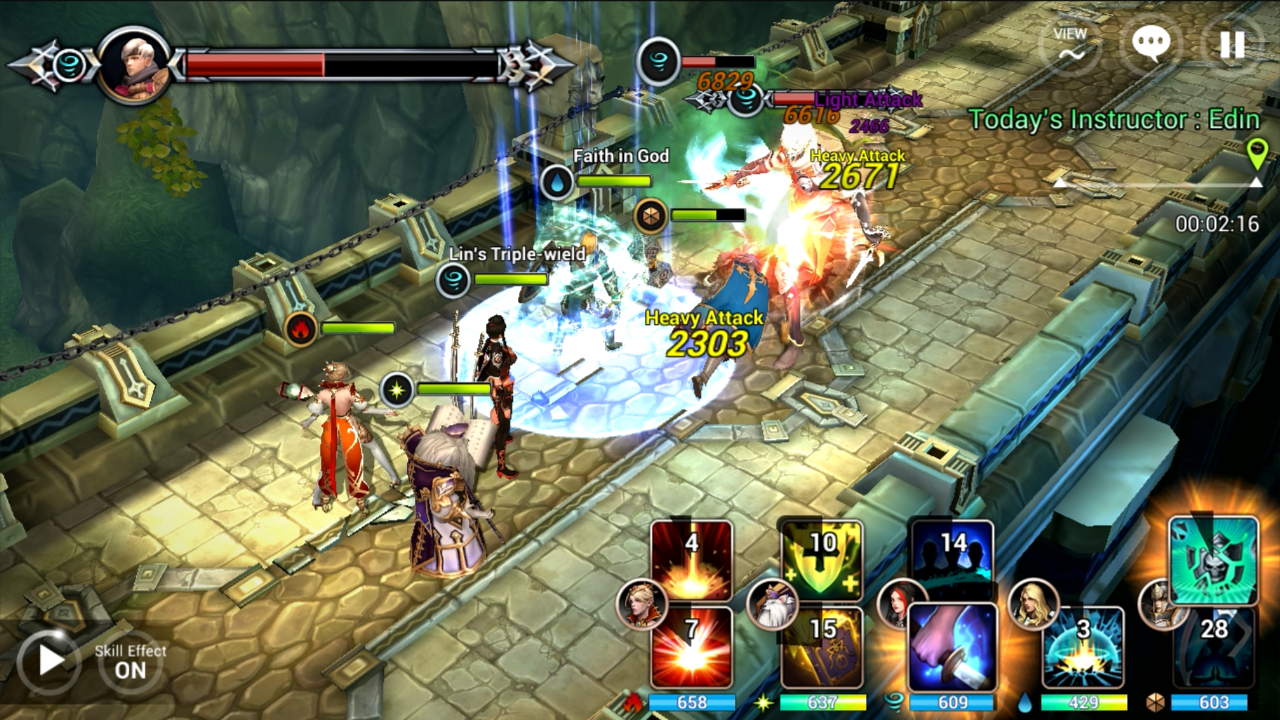
Task: Activate the shadow clones skill with cooldown 14
Action: click(x=952, y=559)
